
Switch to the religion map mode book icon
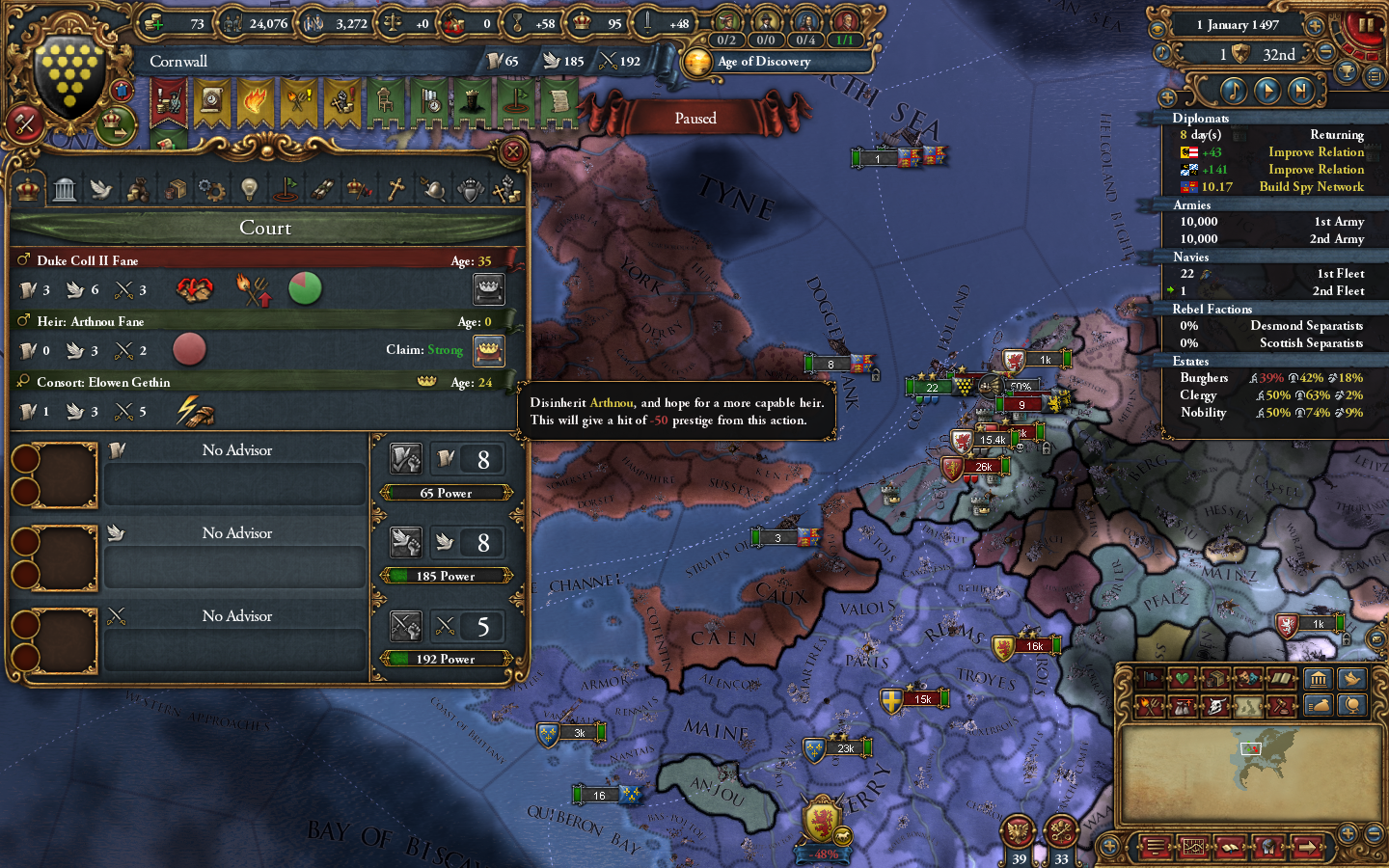coord(1283,678)
